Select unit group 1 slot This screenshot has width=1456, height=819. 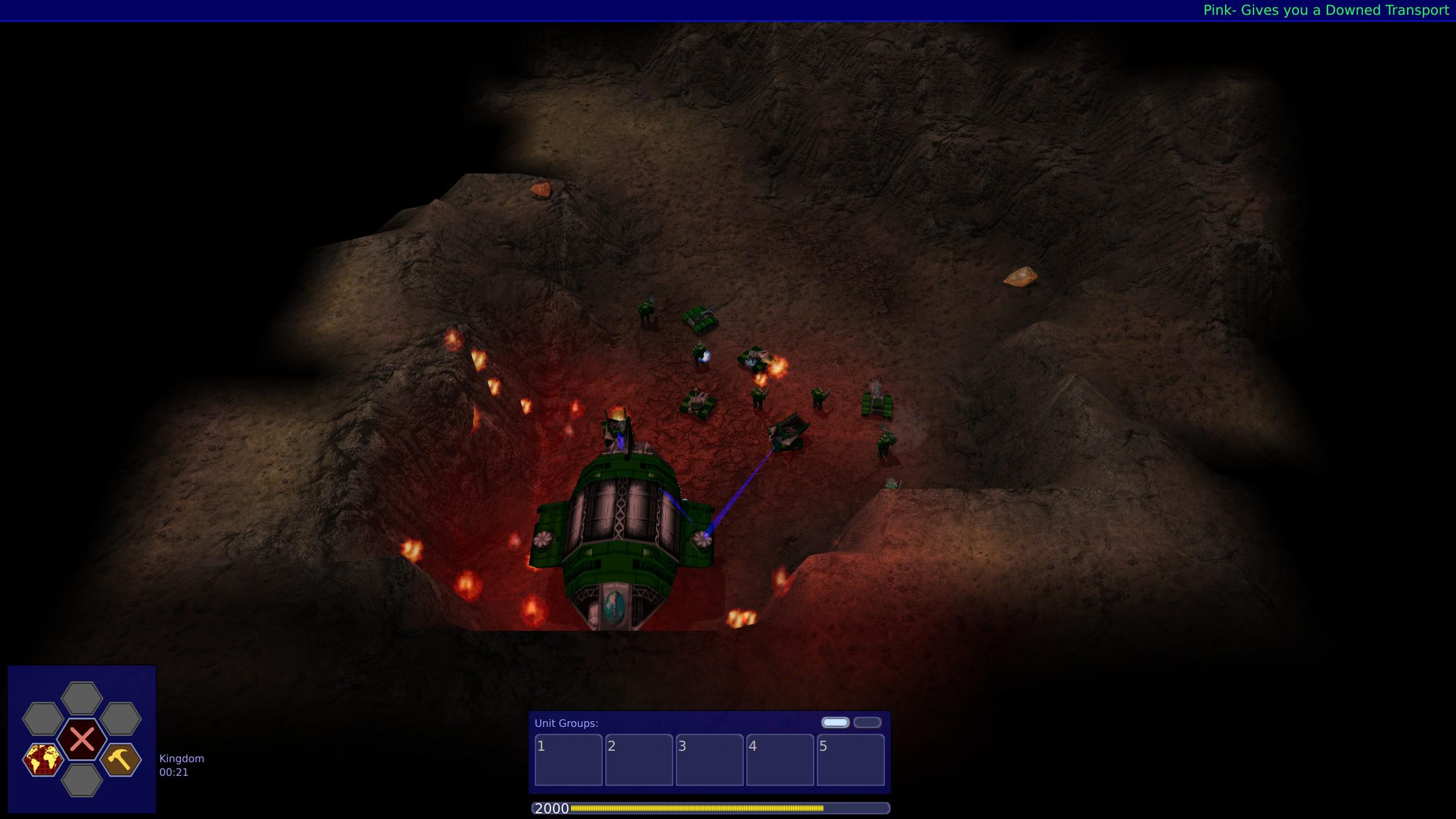(x=568, y=760)
